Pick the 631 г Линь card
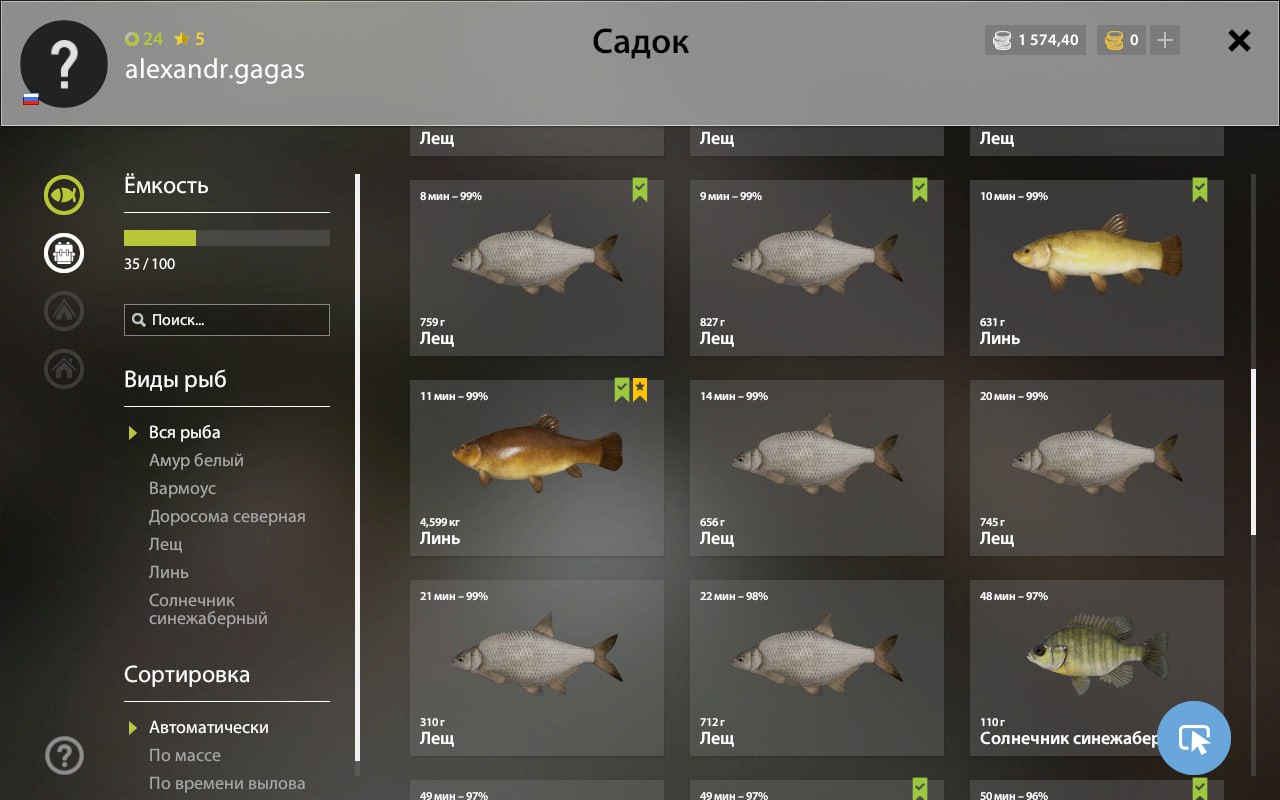 pyautogui.click(x=1097, y=267)
